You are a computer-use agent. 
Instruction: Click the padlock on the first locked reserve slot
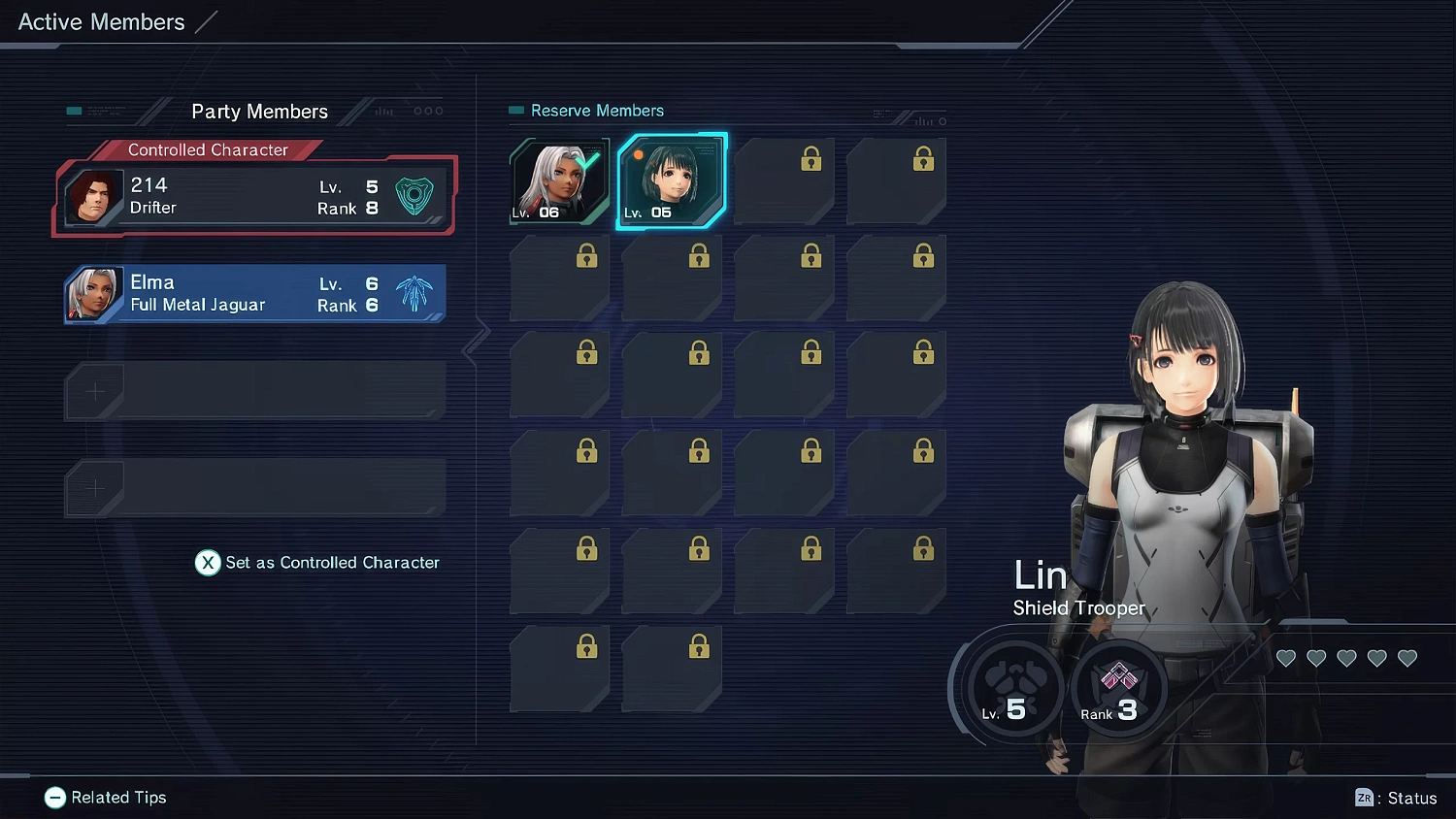click(811, 158)
